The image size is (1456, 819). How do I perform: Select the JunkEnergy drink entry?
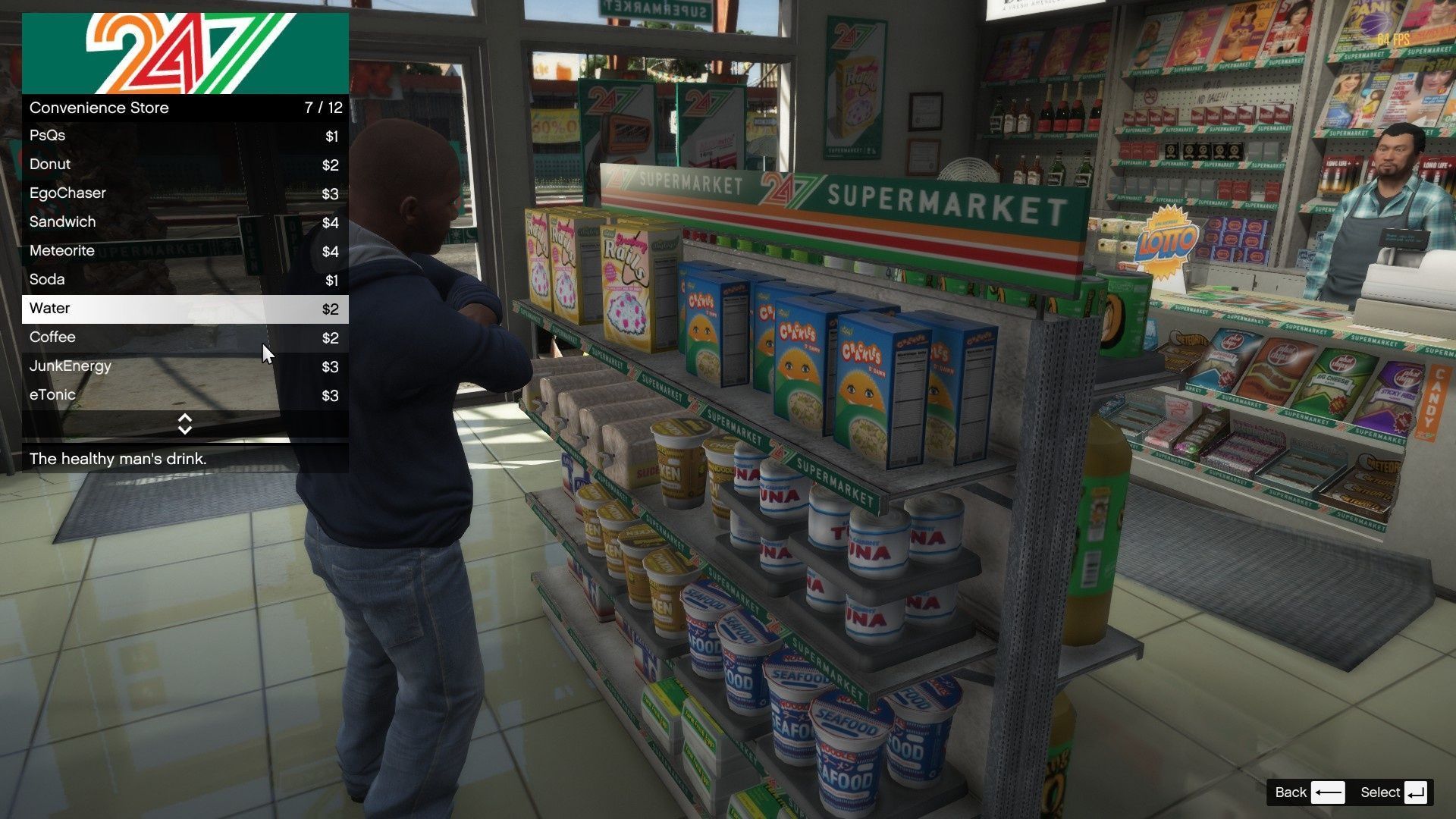click(184, 366)
